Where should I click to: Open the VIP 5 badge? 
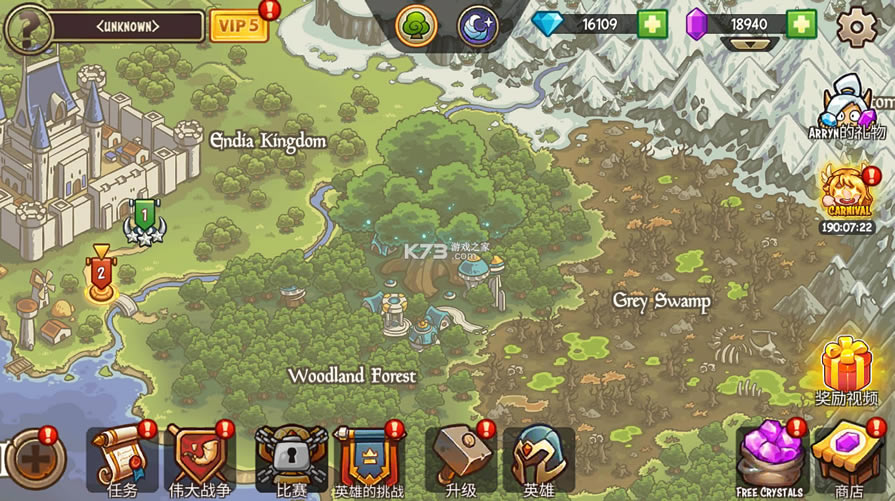[238, 25]
